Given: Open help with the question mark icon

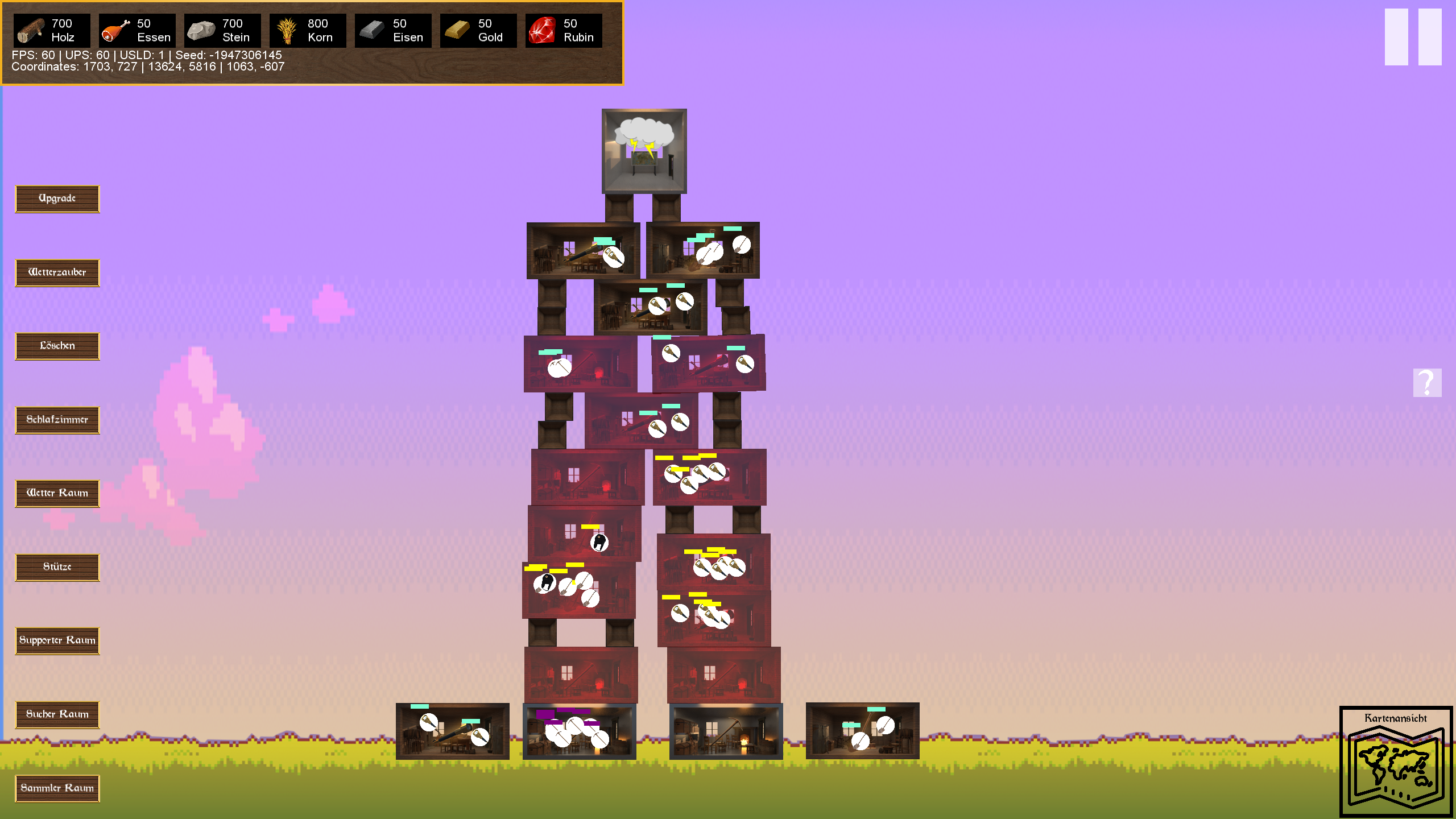Looking at the screenshot, I should coord(1427,383).
